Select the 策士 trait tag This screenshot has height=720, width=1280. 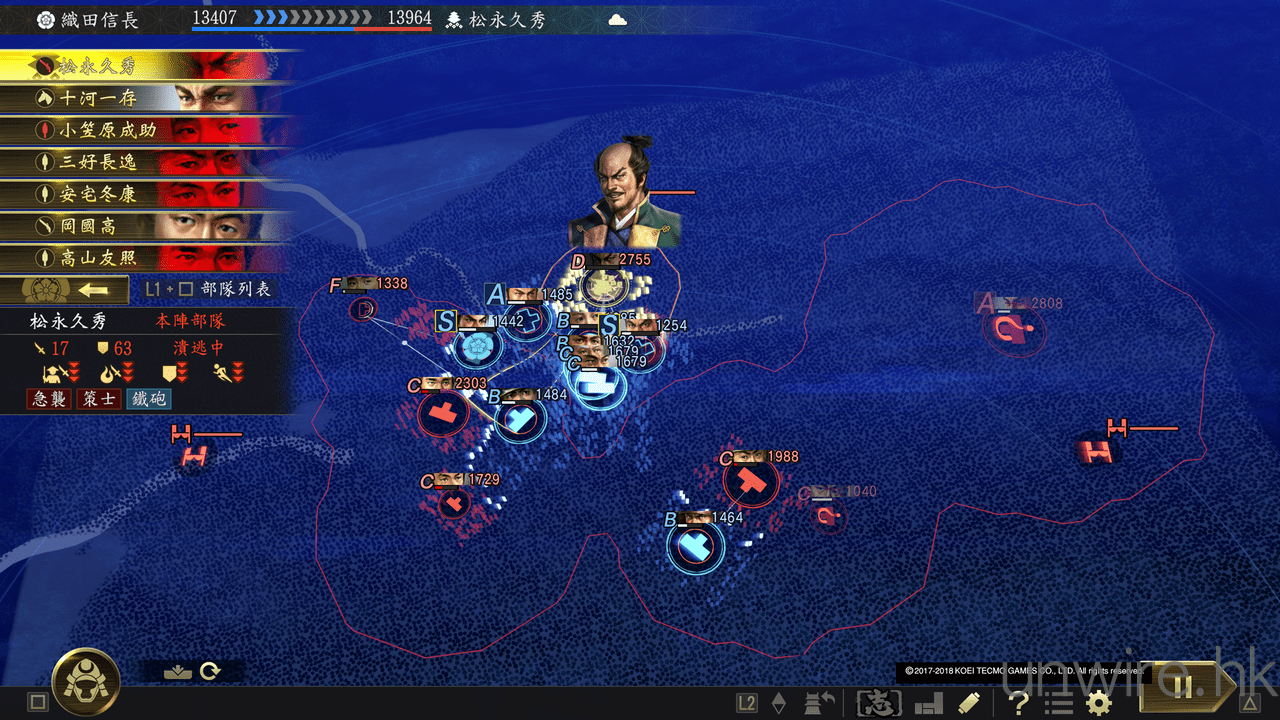pos(99,399)
